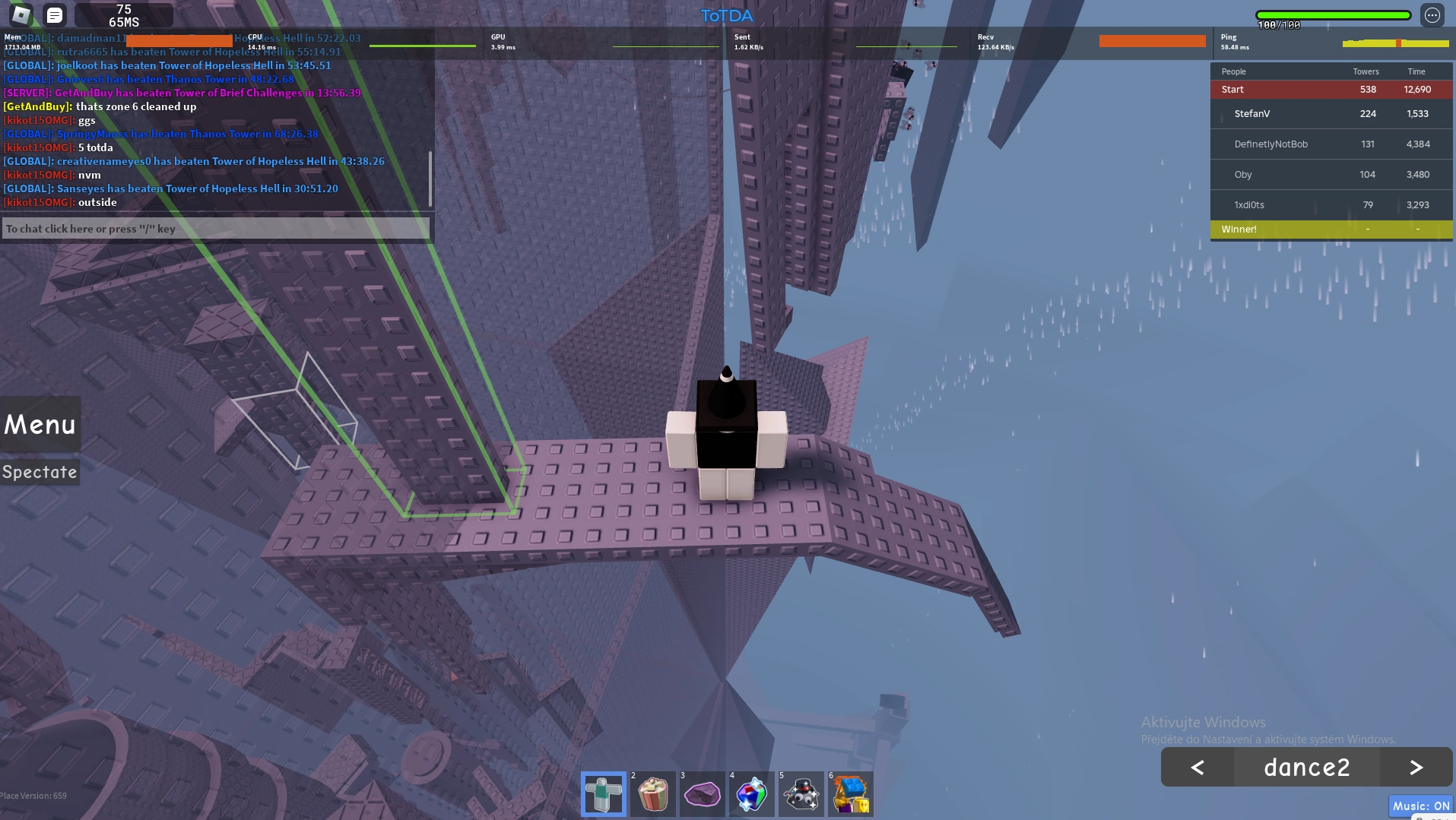Click the green health bar
The image size is (1456, 820).
pyautogui.click(x=1333, y=14)
